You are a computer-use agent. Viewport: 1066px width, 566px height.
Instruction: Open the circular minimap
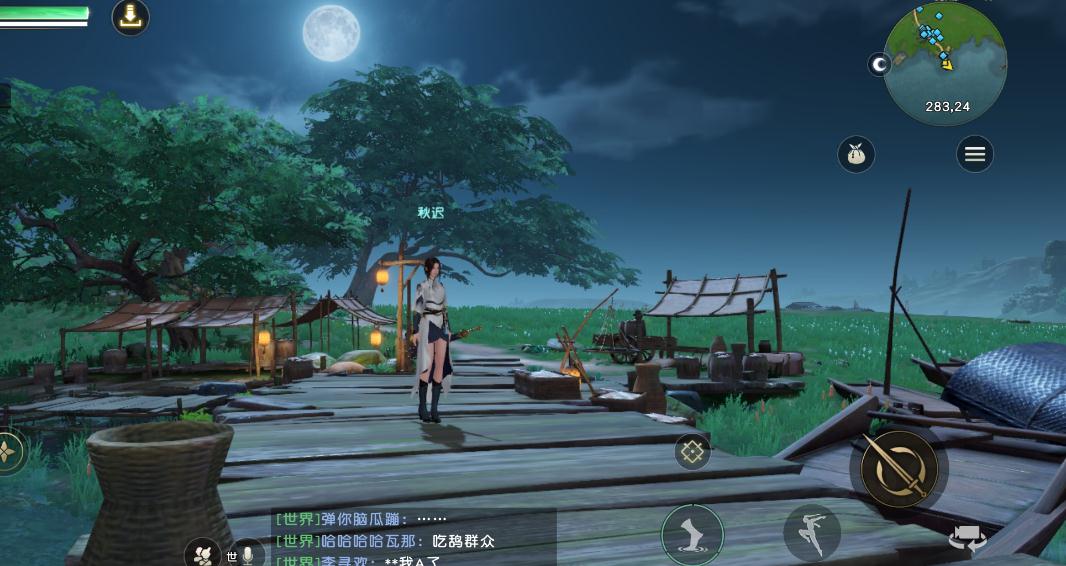[x=944, y=62]
